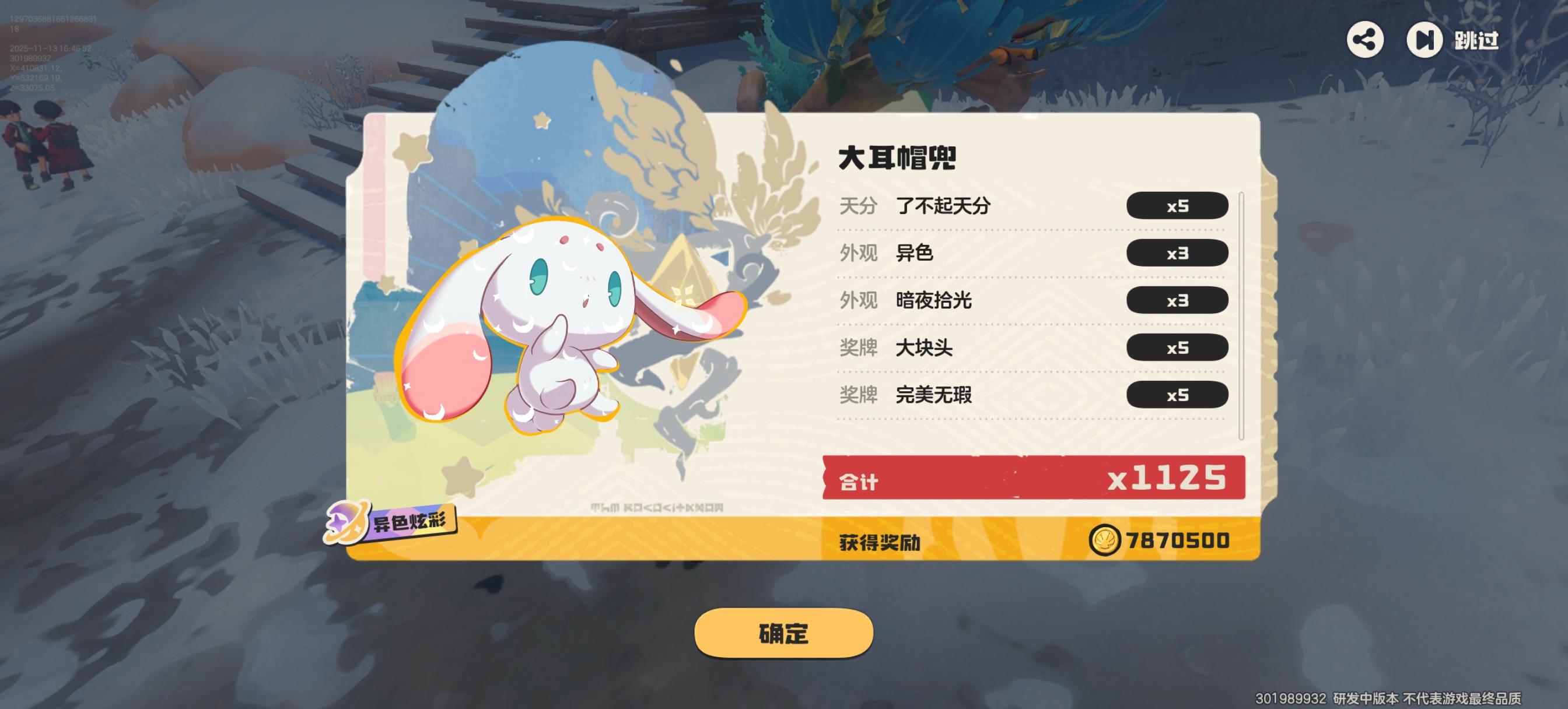
Task: Click the share icon at top right
Action: click(x=1367, y=41)
